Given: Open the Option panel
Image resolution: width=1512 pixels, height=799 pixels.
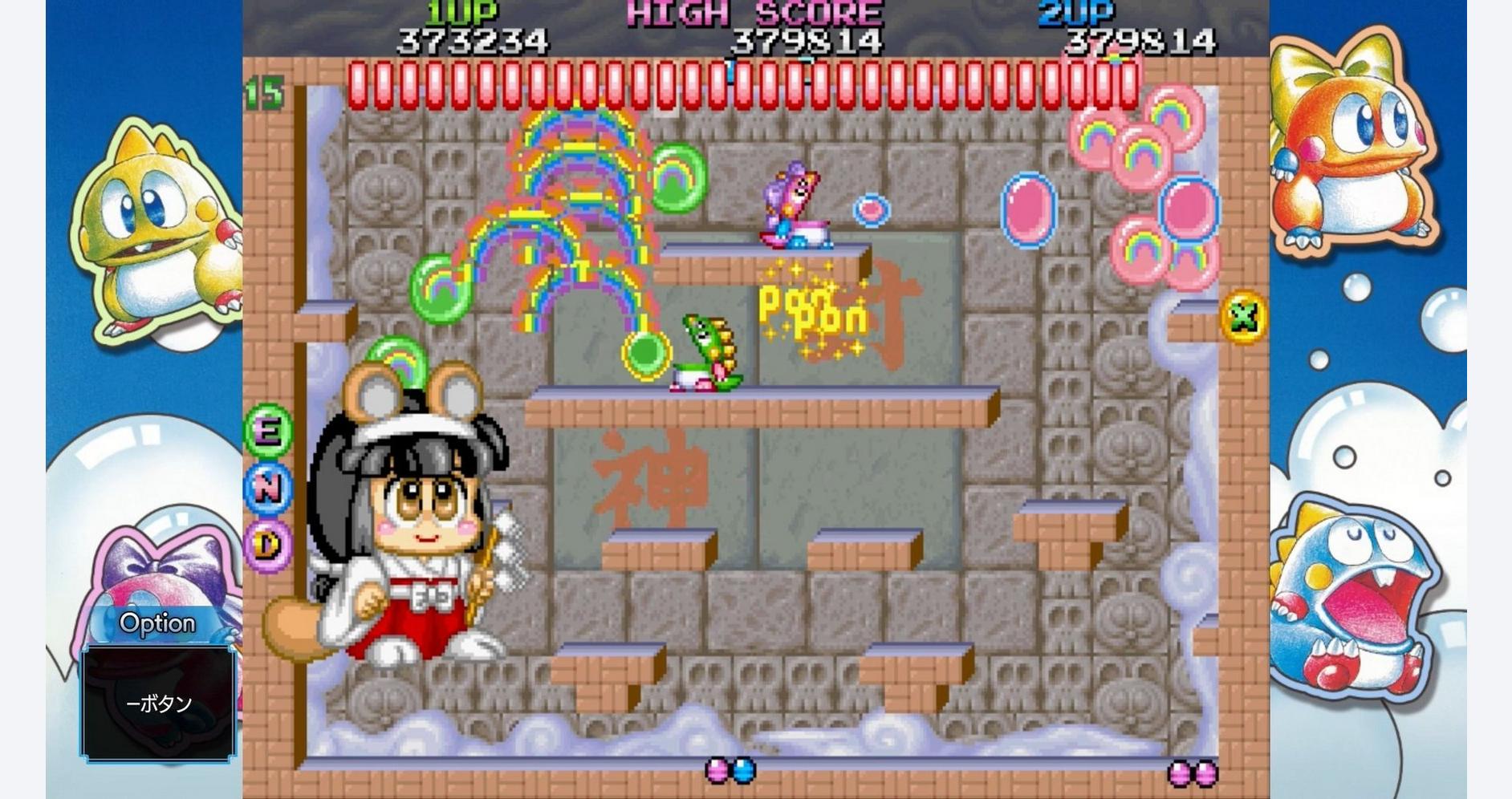Looking at the screenshot, I should click(157, 623).
